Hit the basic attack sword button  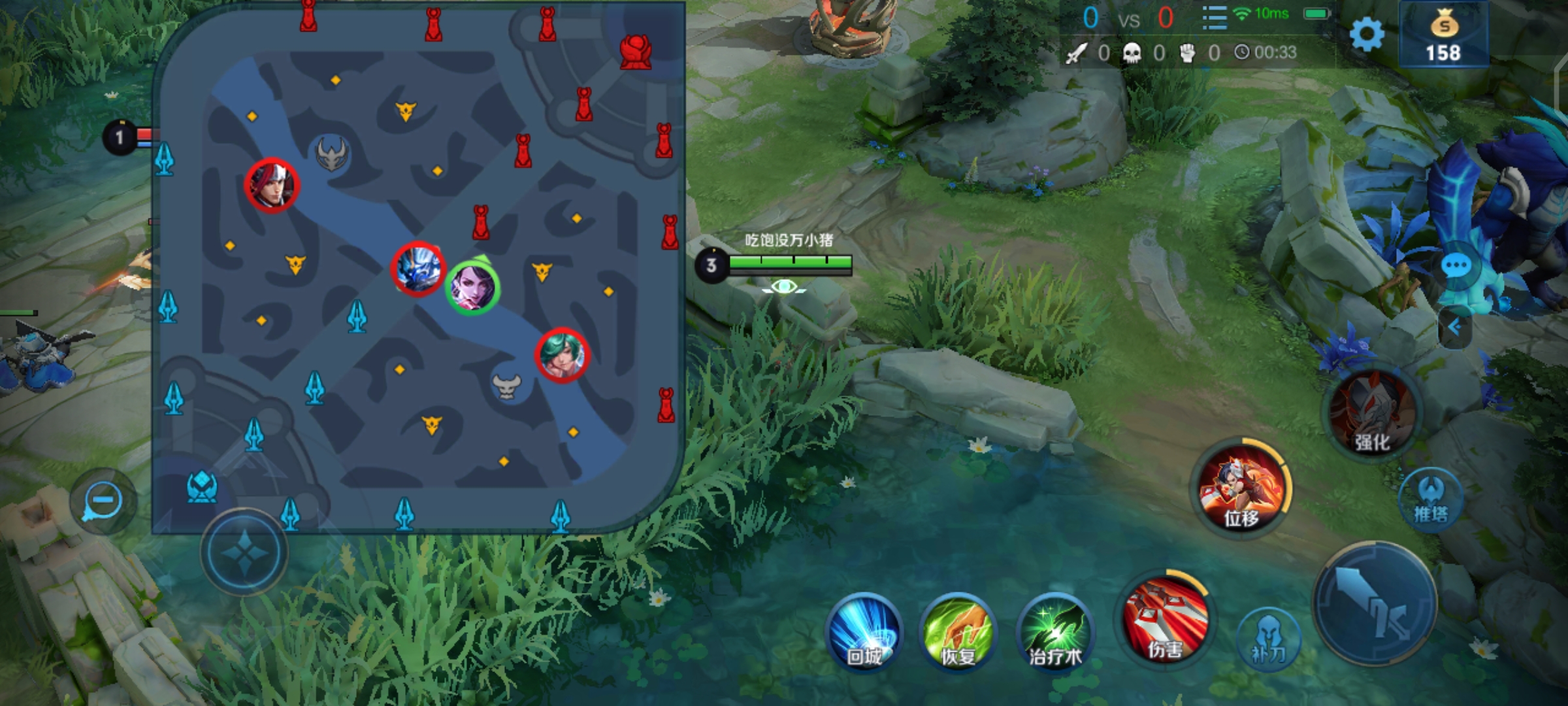coord(1375,605)
